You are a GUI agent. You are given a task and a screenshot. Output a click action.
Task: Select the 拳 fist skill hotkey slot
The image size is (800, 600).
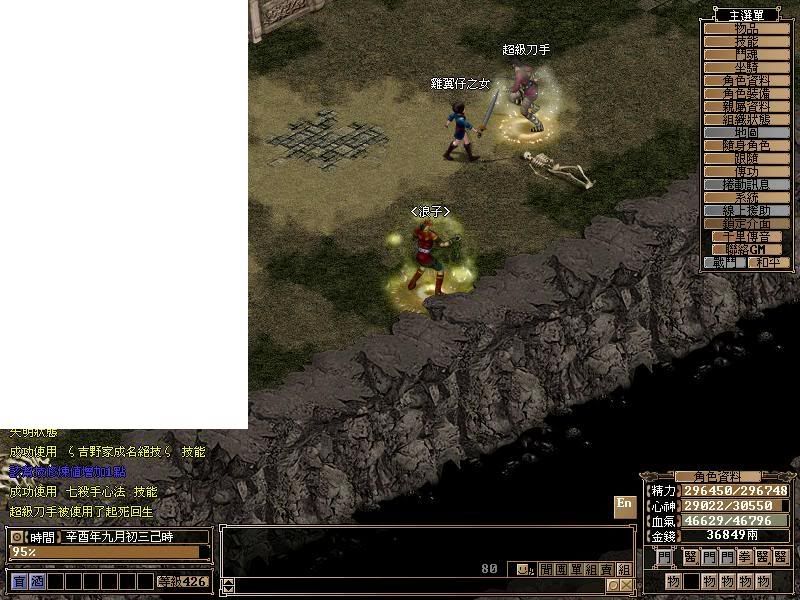pos(744,557)
